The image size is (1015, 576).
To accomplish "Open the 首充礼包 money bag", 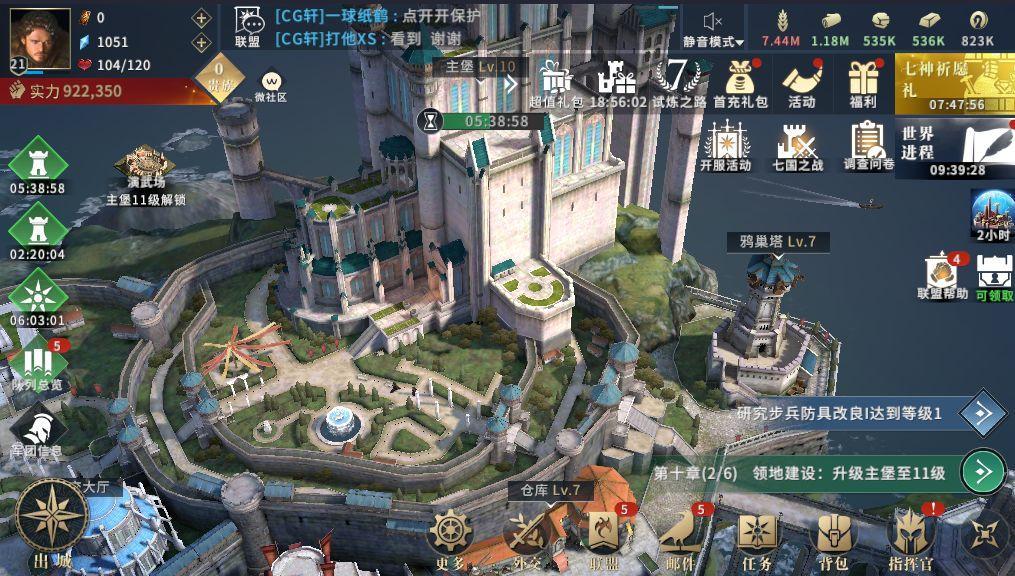I will pos(740,81).
